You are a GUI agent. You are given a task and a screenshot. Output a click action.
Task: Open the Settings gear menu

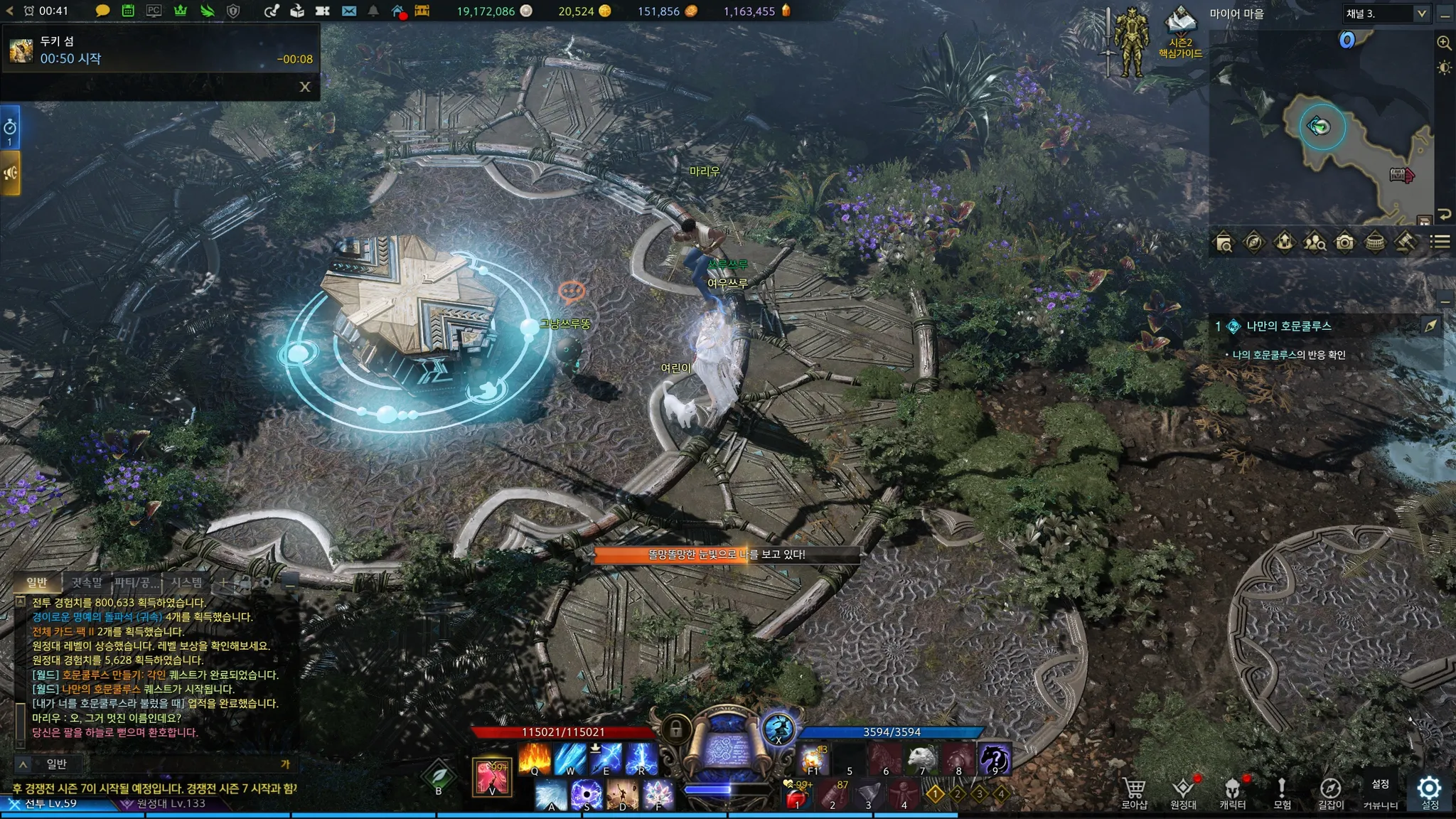[1430, 791]
